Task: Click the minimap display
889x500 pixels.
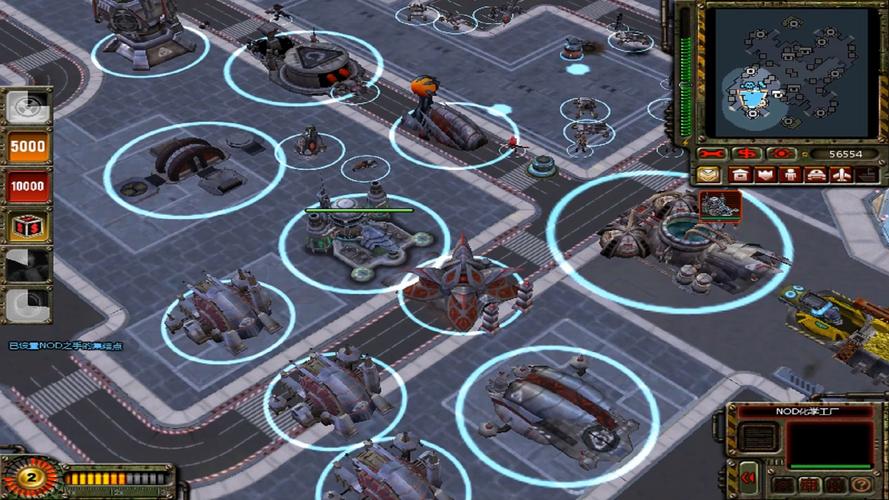Action: point(783,72)
